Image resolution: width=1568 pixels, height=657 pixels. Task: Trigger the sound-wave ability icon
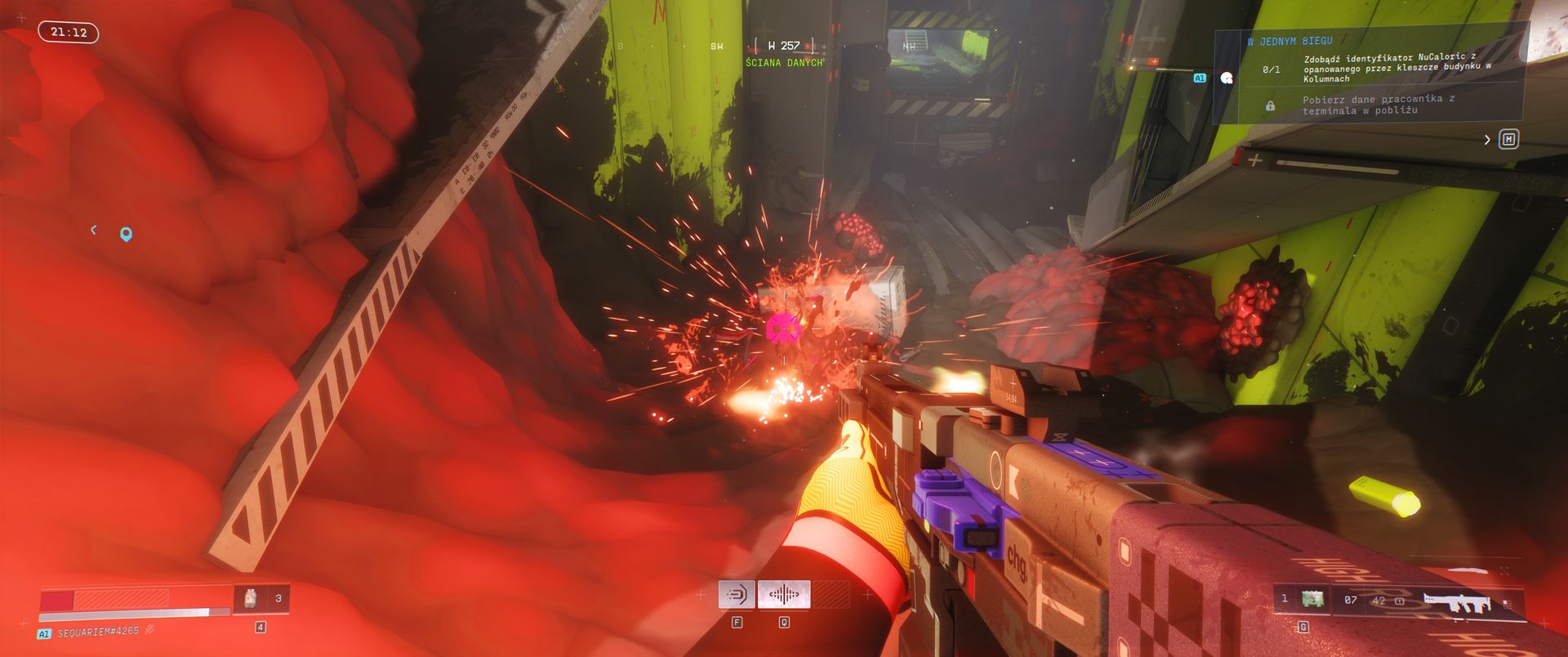click(x=784, y=594)
